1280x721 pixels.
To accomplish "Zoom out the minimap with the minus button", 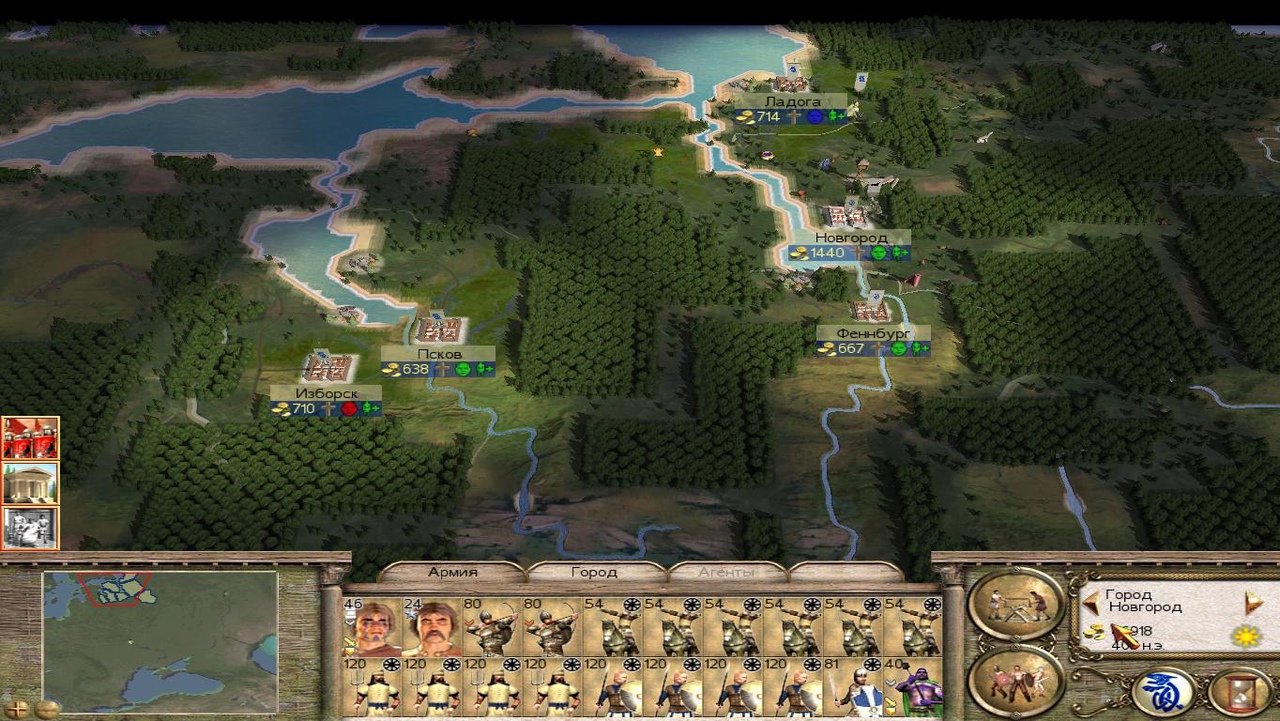I will tap(46, 709).
